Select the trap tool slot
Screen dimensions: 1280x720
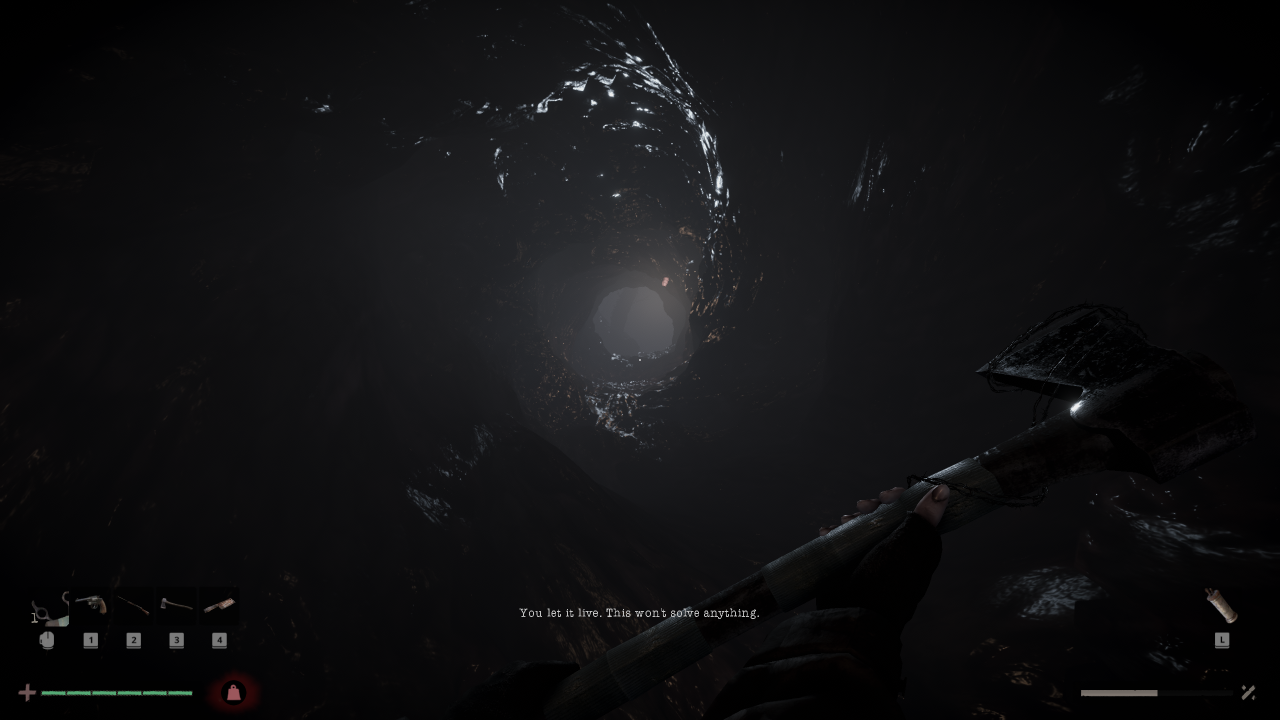47,608
